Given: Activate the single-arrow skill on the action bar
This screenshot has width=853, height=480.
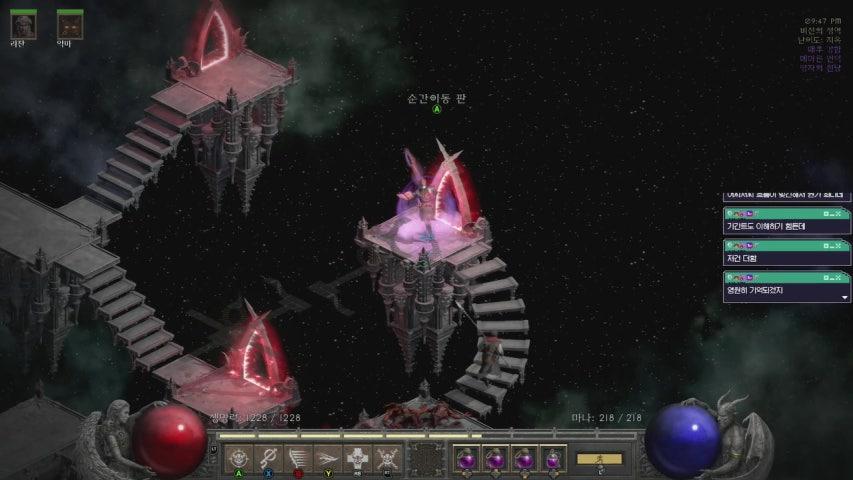Looking at the screenshot, I should [328, 457].
